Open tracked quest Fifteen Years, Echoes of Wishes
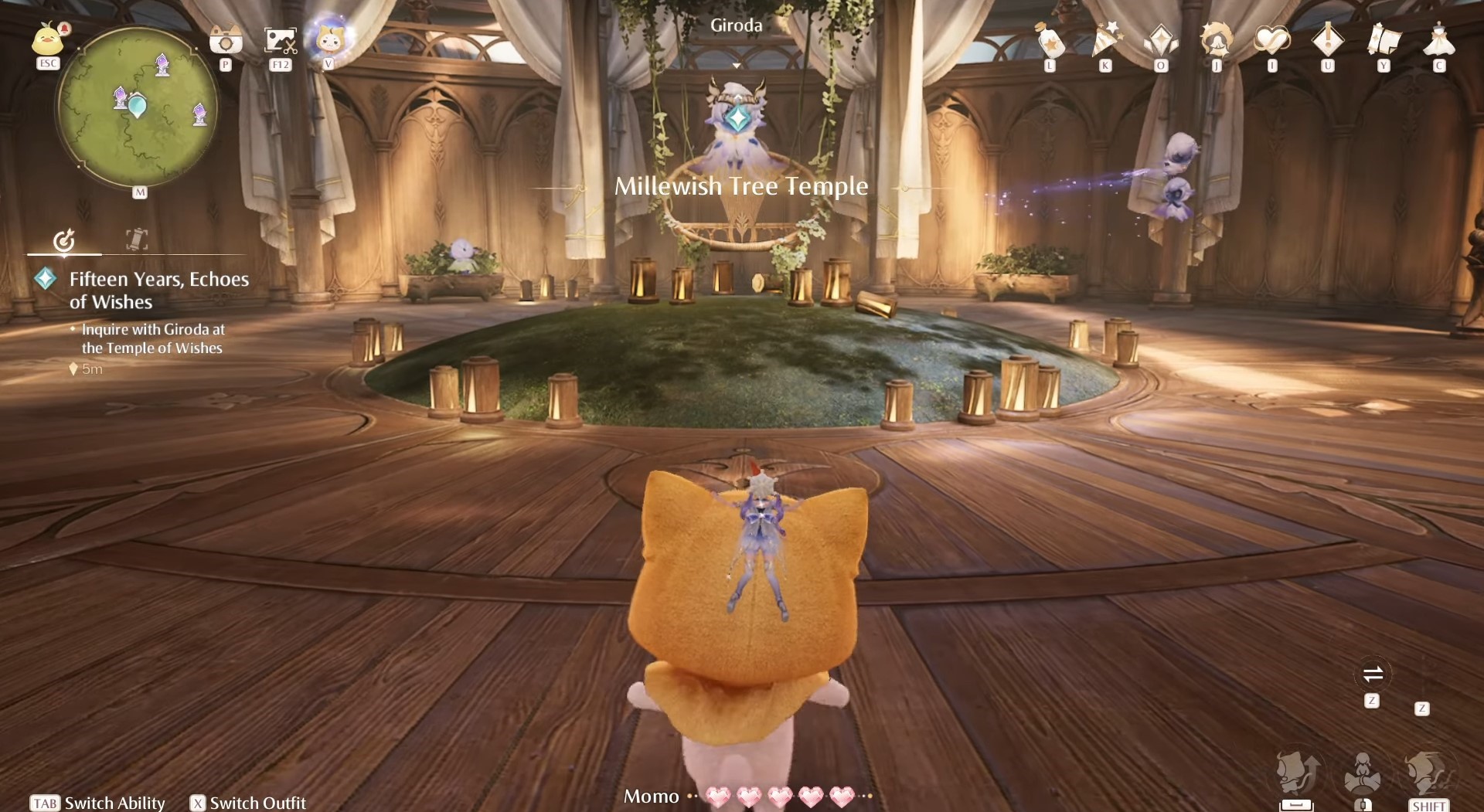This screenshot has height=812, width=1484. point(158,290)
